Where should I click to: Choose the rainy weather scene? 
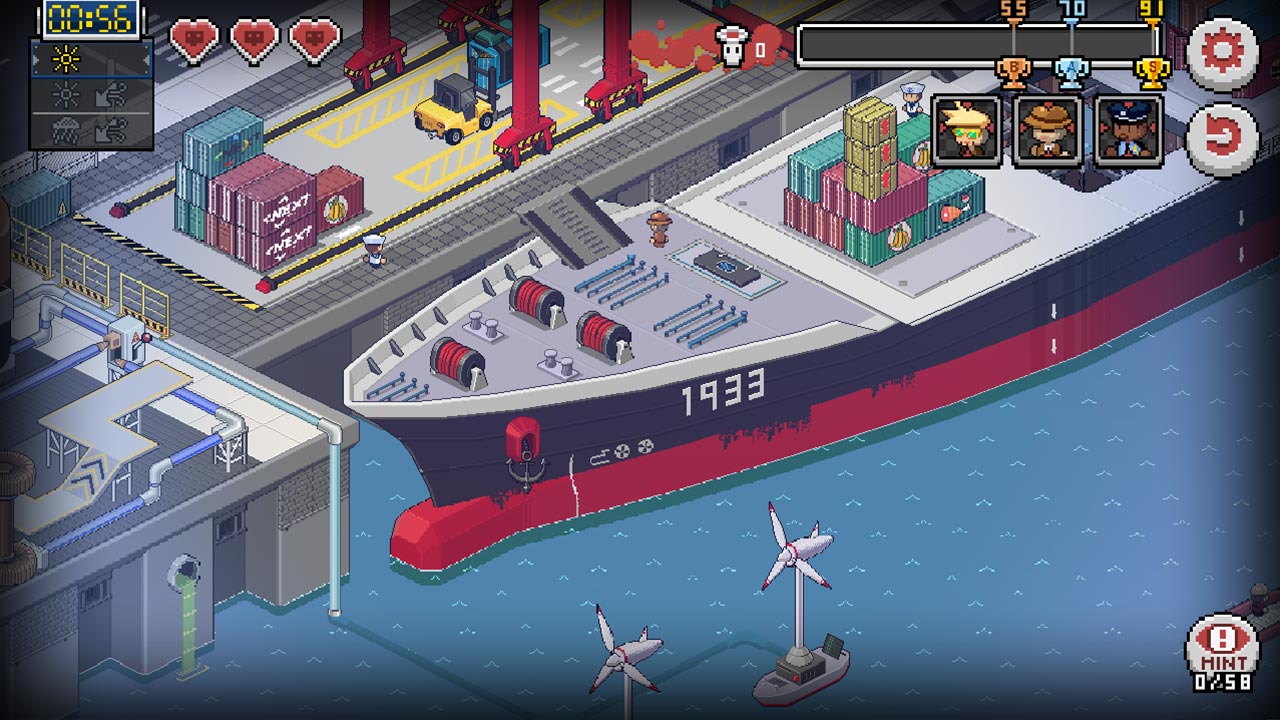tap(64, 128)
